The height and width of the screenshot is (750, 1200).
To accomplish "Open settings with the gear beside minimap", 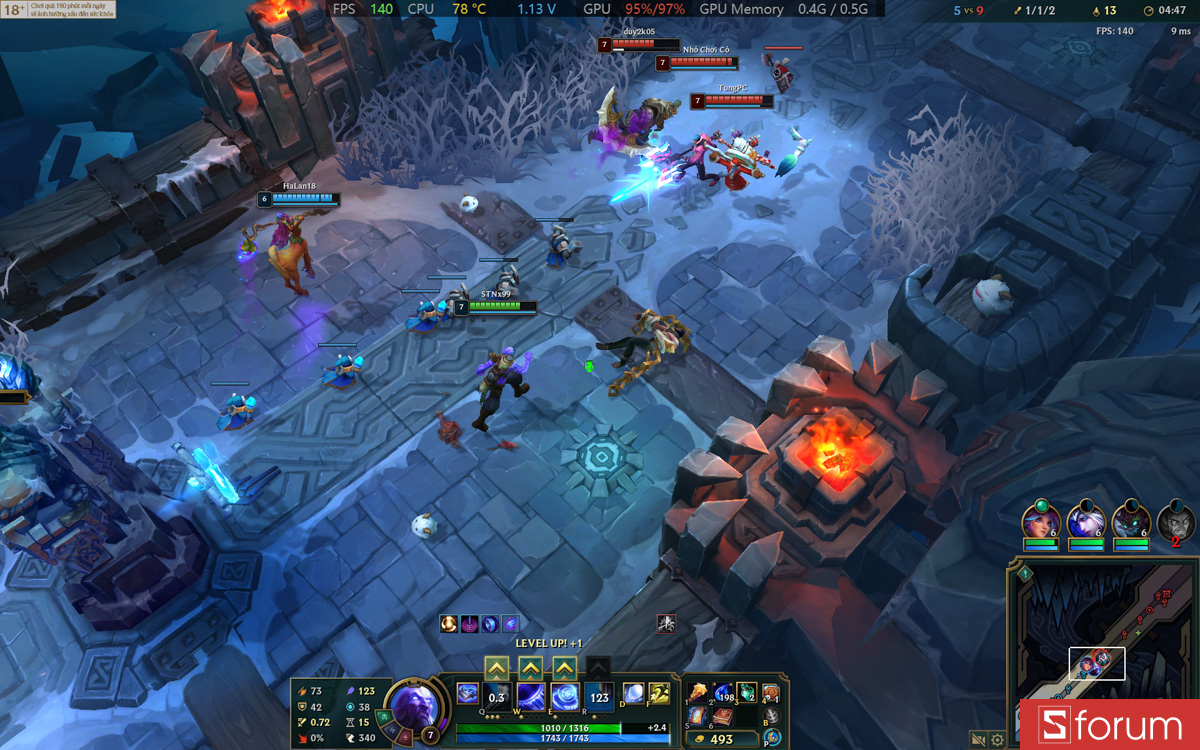I will (x=997, y=740).
